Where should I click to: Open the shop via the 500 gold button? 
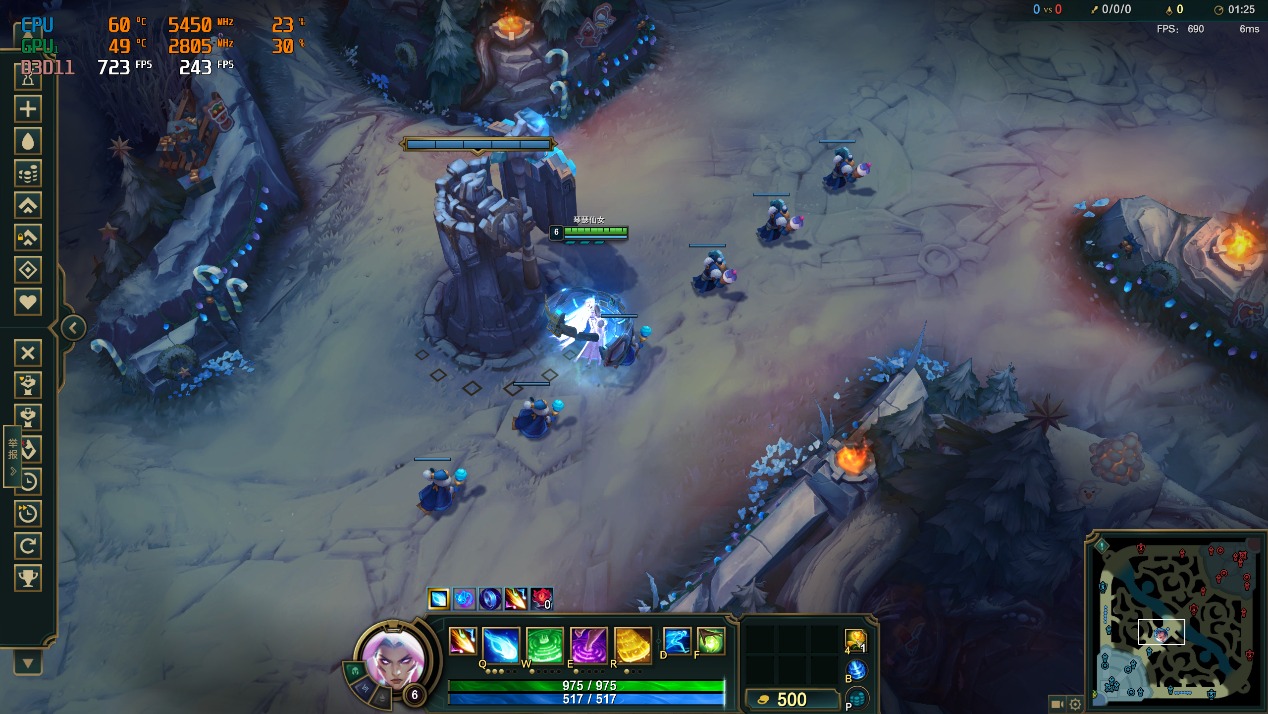click(x=790, y=699)
